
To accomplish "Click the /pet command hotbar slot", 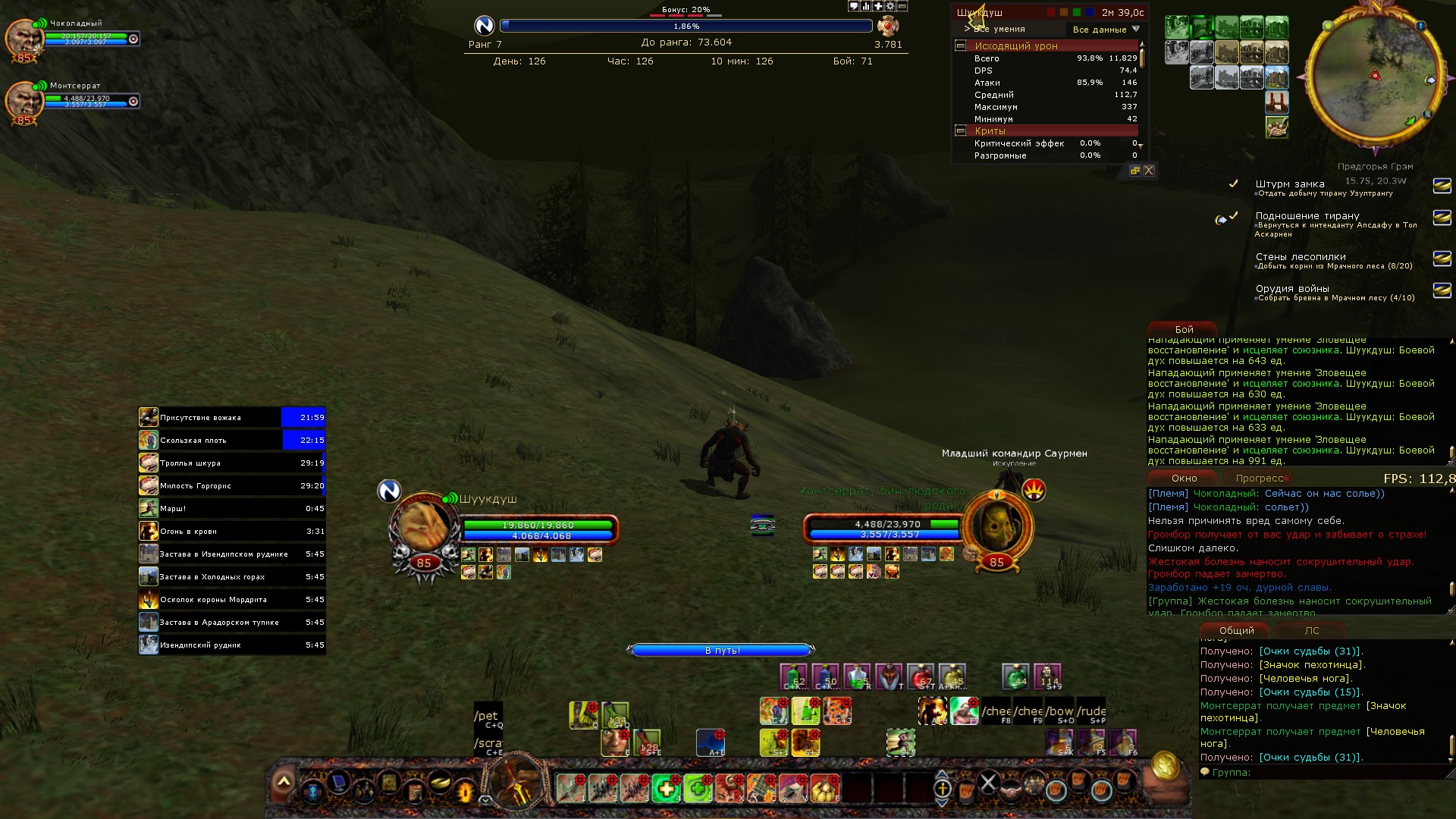I will click(488, 717).
